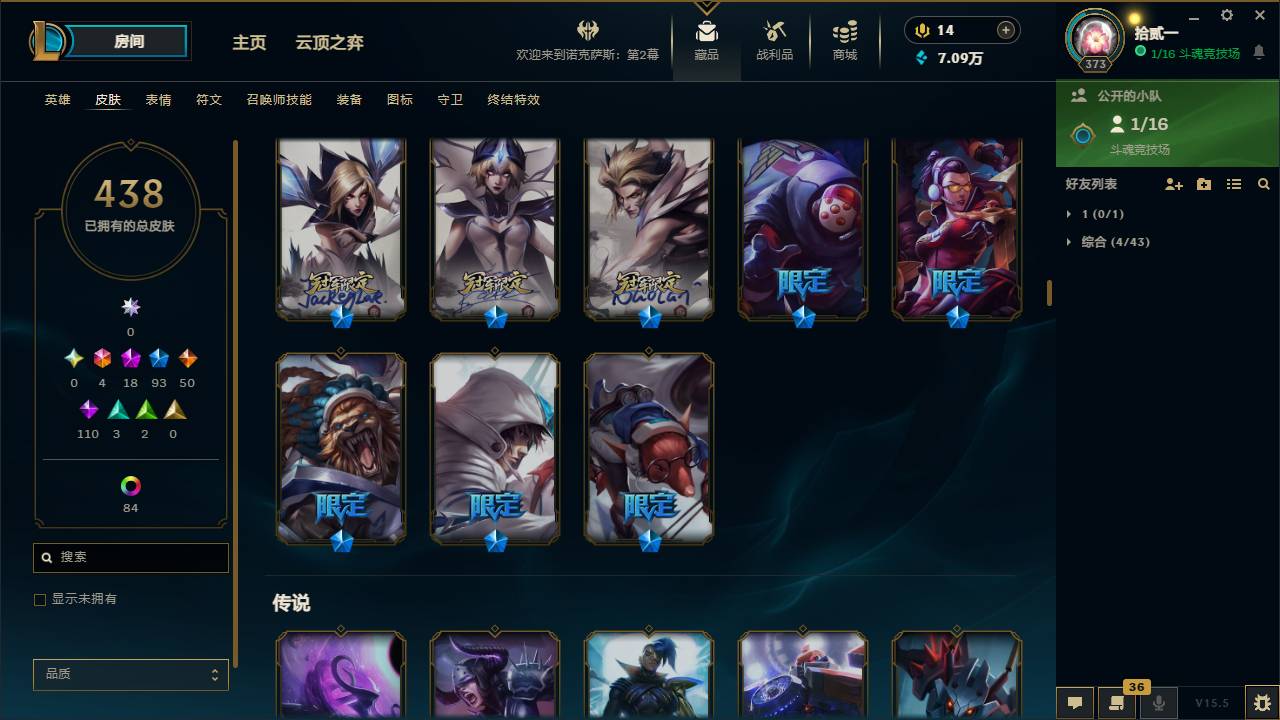Image resolution: width=1280 pixels, height=720 pixels.
Task: Open the 云顶之弈 menu item
Action: click(x=330, y=43)
